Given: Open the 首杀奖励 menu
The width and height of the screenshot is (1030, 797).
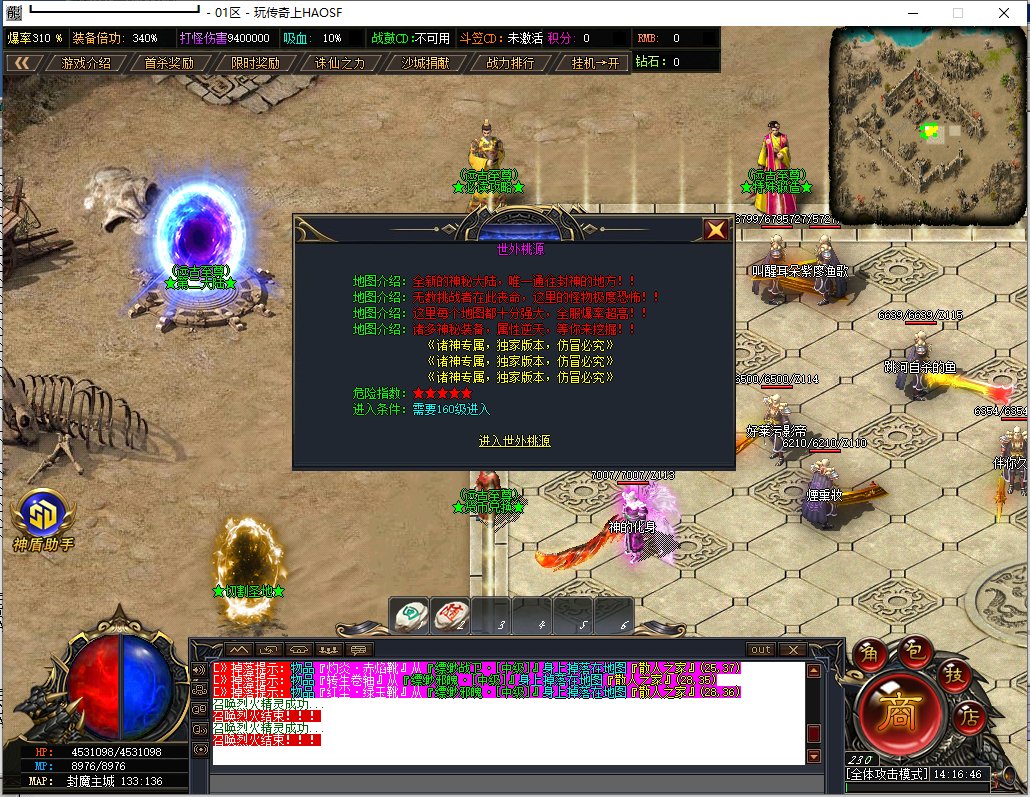Looking at the screenshot, I should point(168,62).
